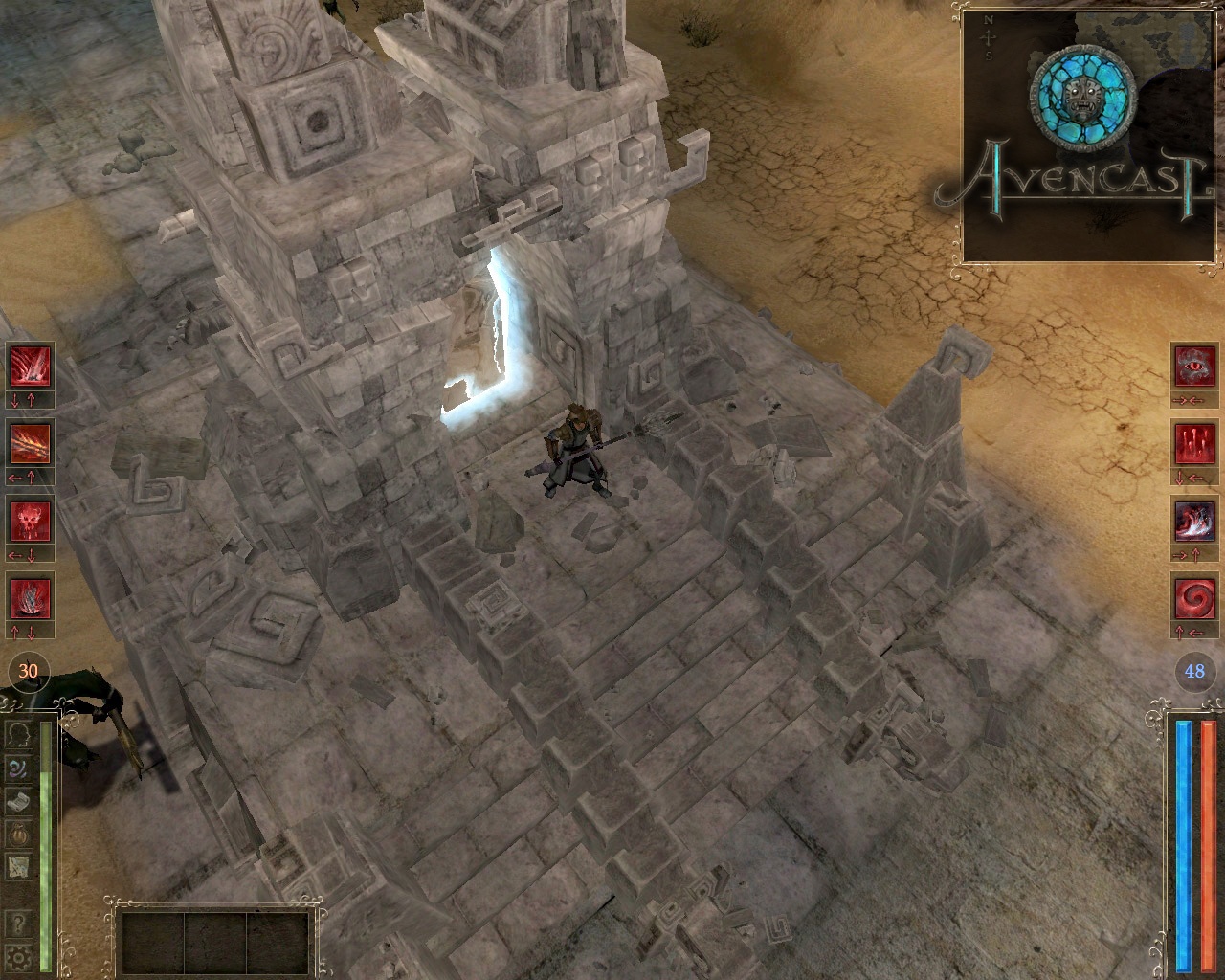This screenshot has height=980, width=1225.
Task: Open the inventory pouch icon
Action: tap(21, 835)
